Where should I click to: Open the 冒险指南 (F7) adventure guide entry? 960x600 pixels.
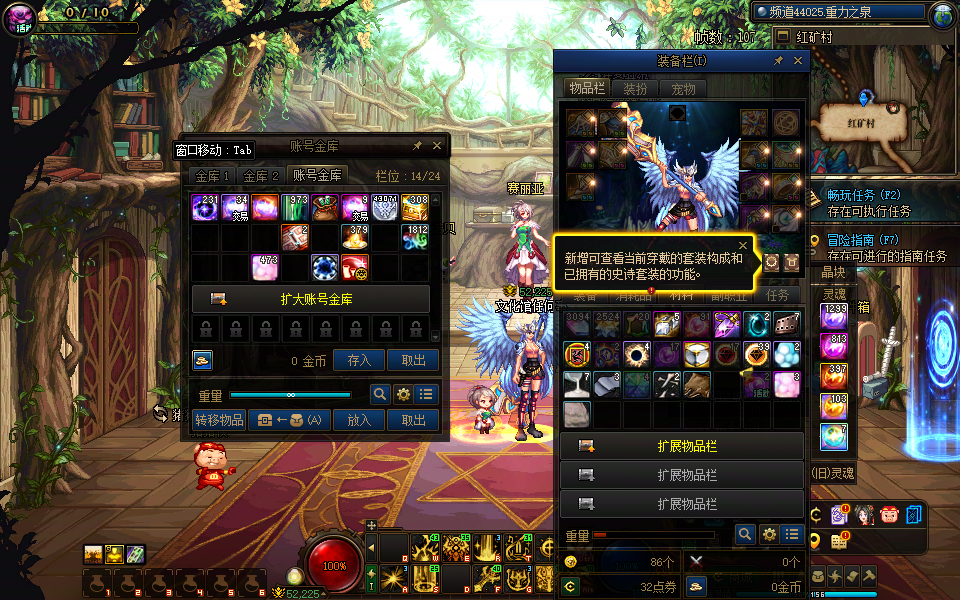(x=865, y=240)
